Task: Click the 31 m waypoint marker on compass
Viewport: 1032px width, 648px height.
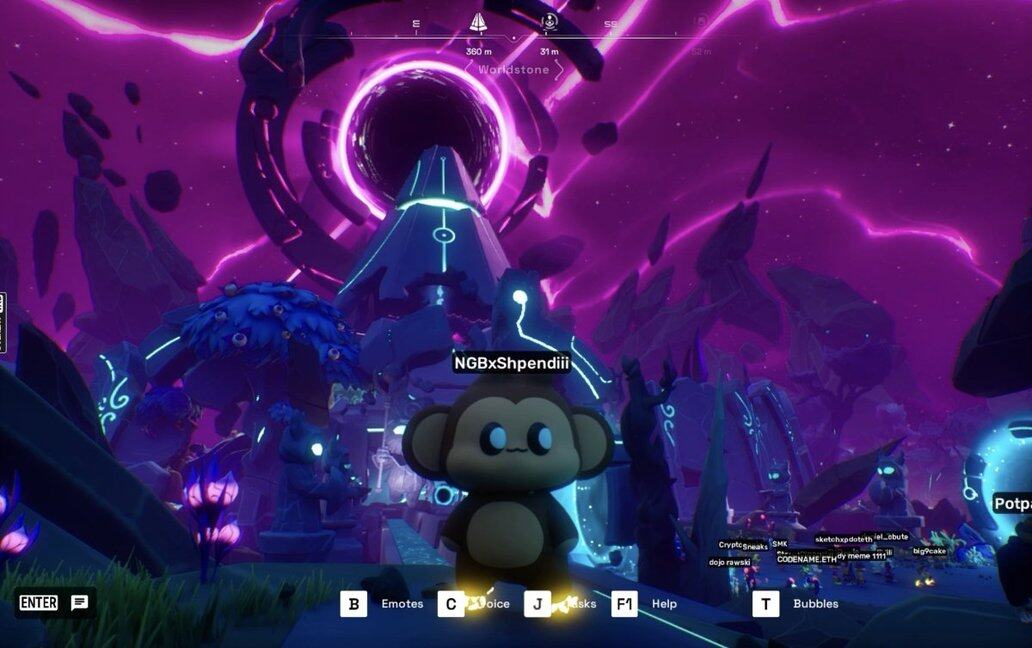Action: (x=549, y=22)
